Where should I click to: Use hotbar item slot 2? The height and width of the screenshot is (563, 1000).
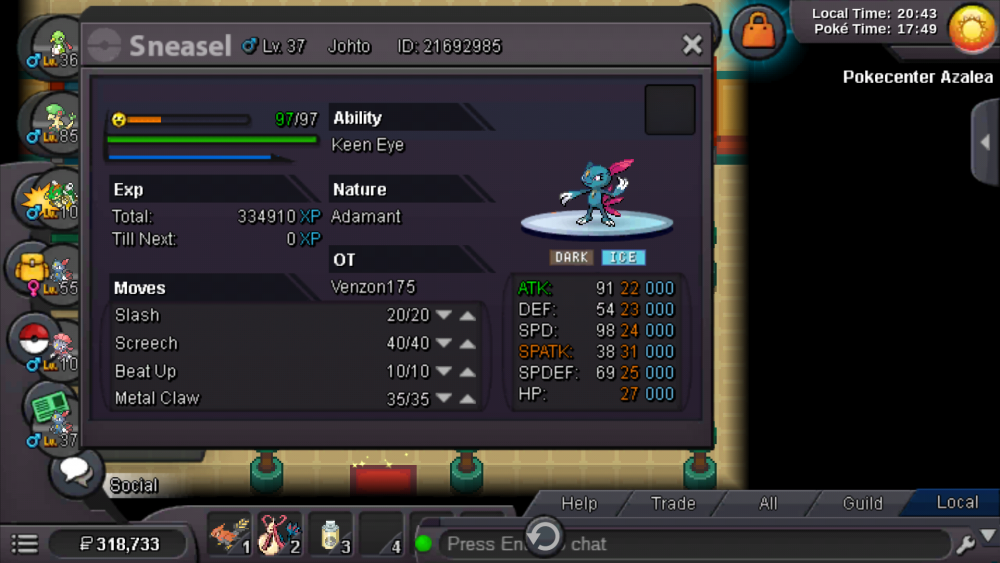click(279, 535)
